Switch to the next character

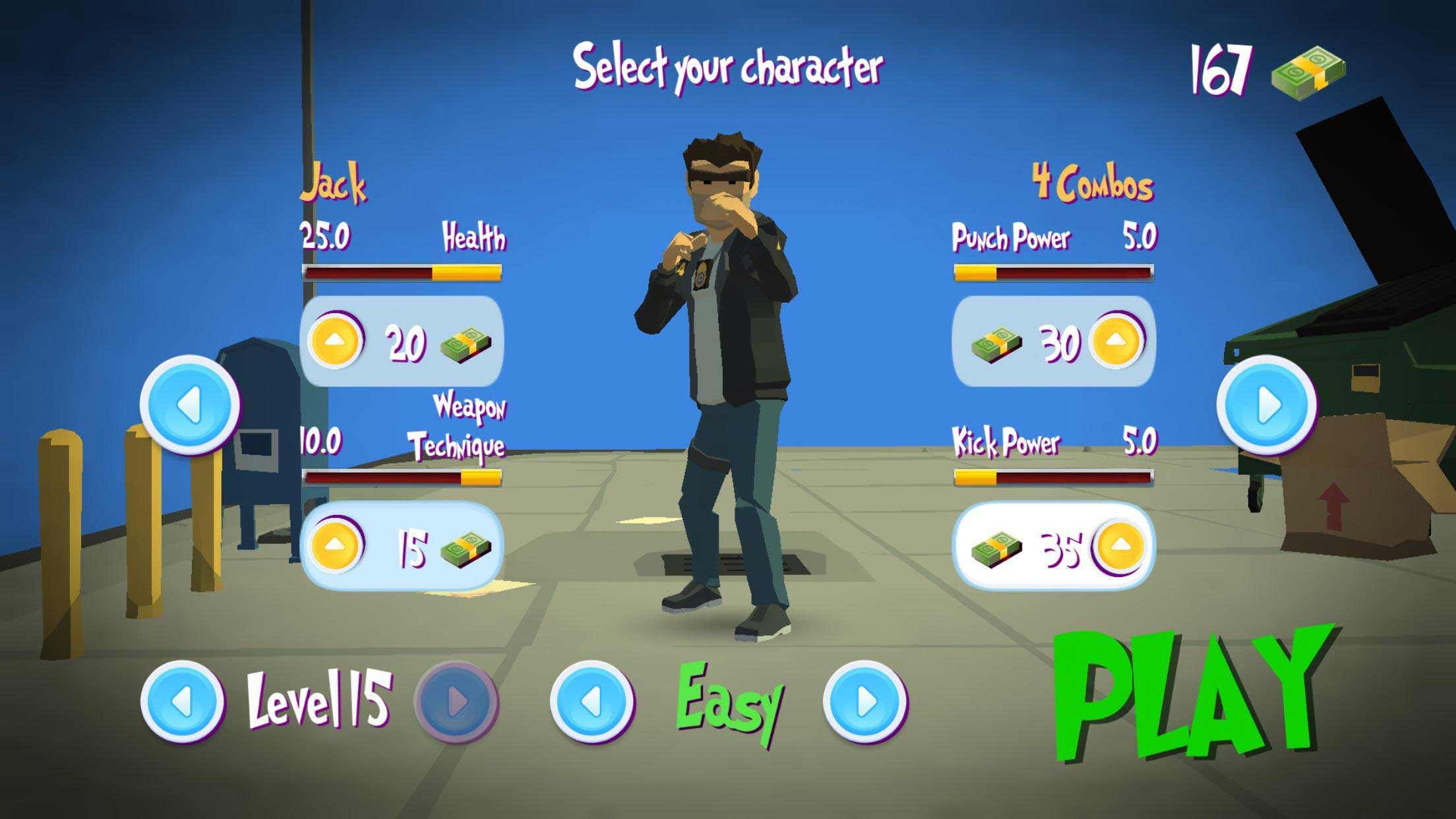pos(1266,404)
